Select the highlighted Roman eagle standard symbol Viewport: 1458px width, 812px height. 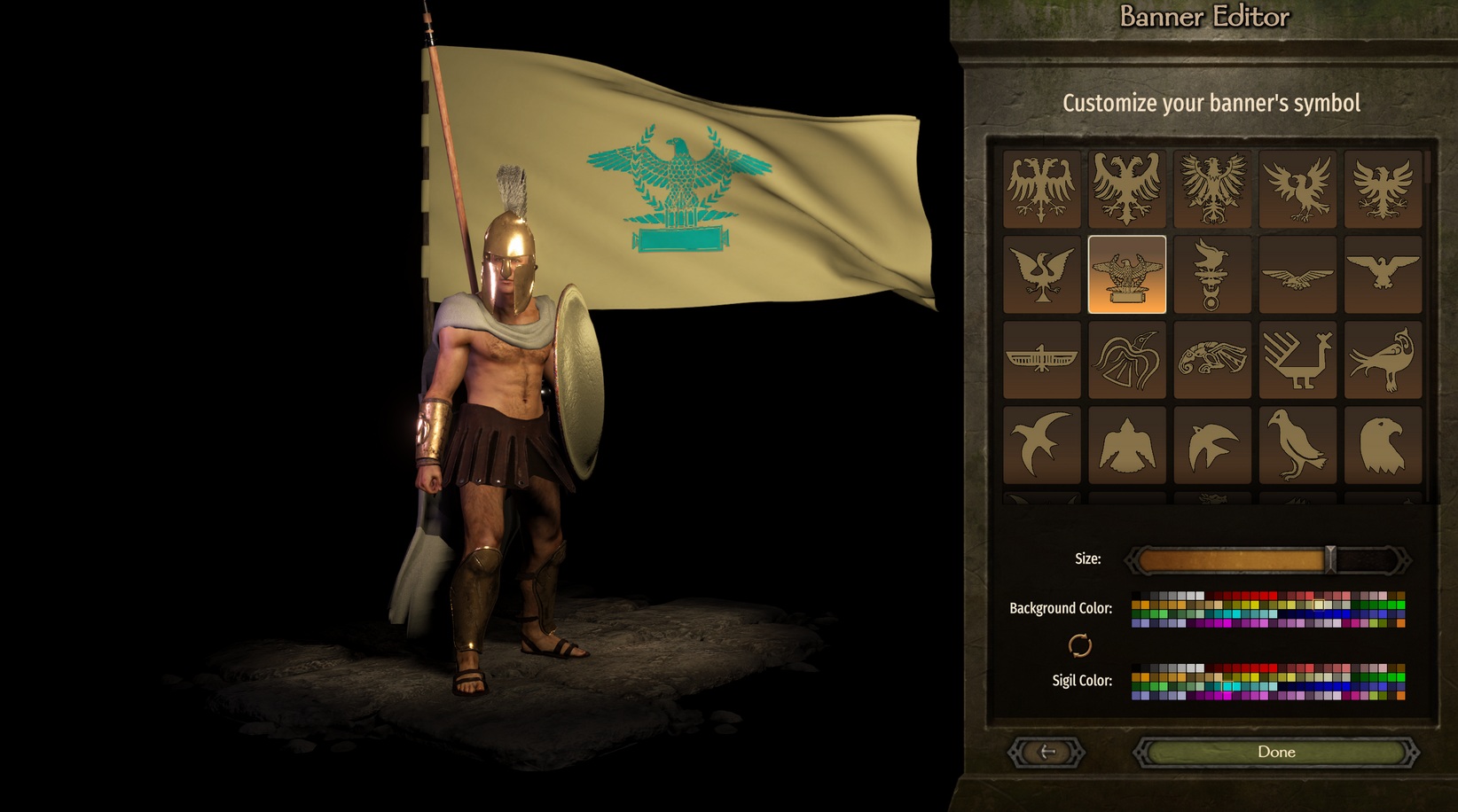tap(1126, 274)
